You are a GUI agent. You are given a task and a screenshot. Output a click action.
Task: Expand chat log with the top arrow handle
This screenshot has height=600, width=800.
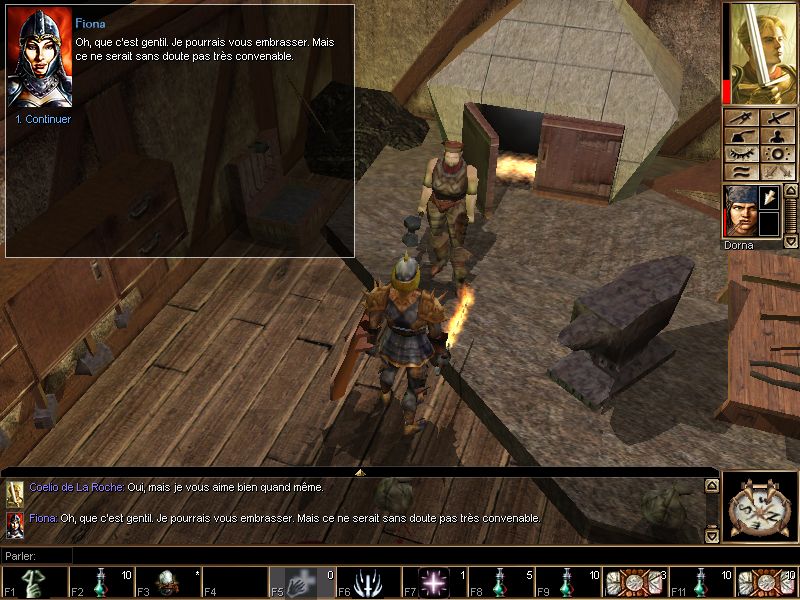point(360,471)
